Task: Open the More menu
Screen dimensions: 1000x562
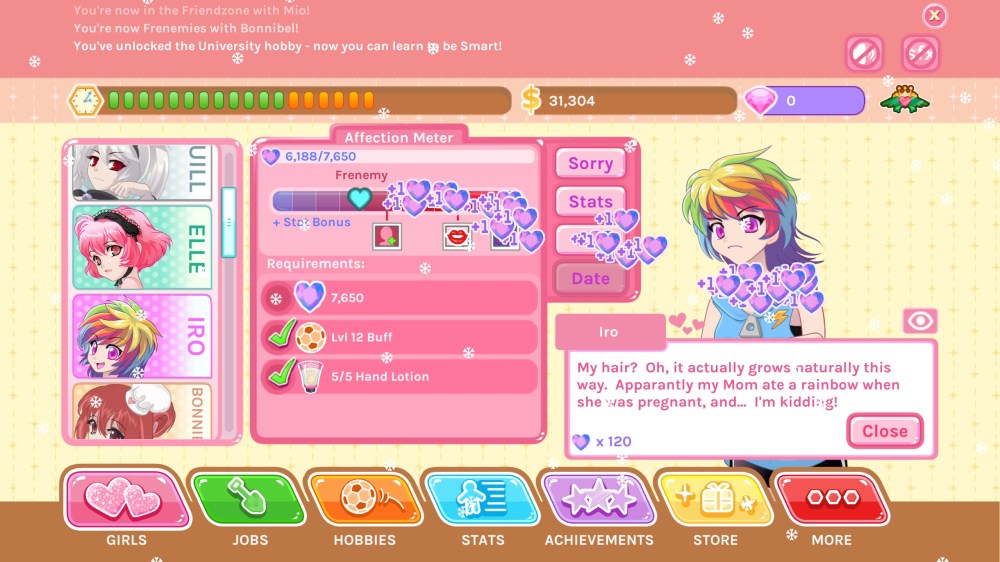Action: click(832, 498)
